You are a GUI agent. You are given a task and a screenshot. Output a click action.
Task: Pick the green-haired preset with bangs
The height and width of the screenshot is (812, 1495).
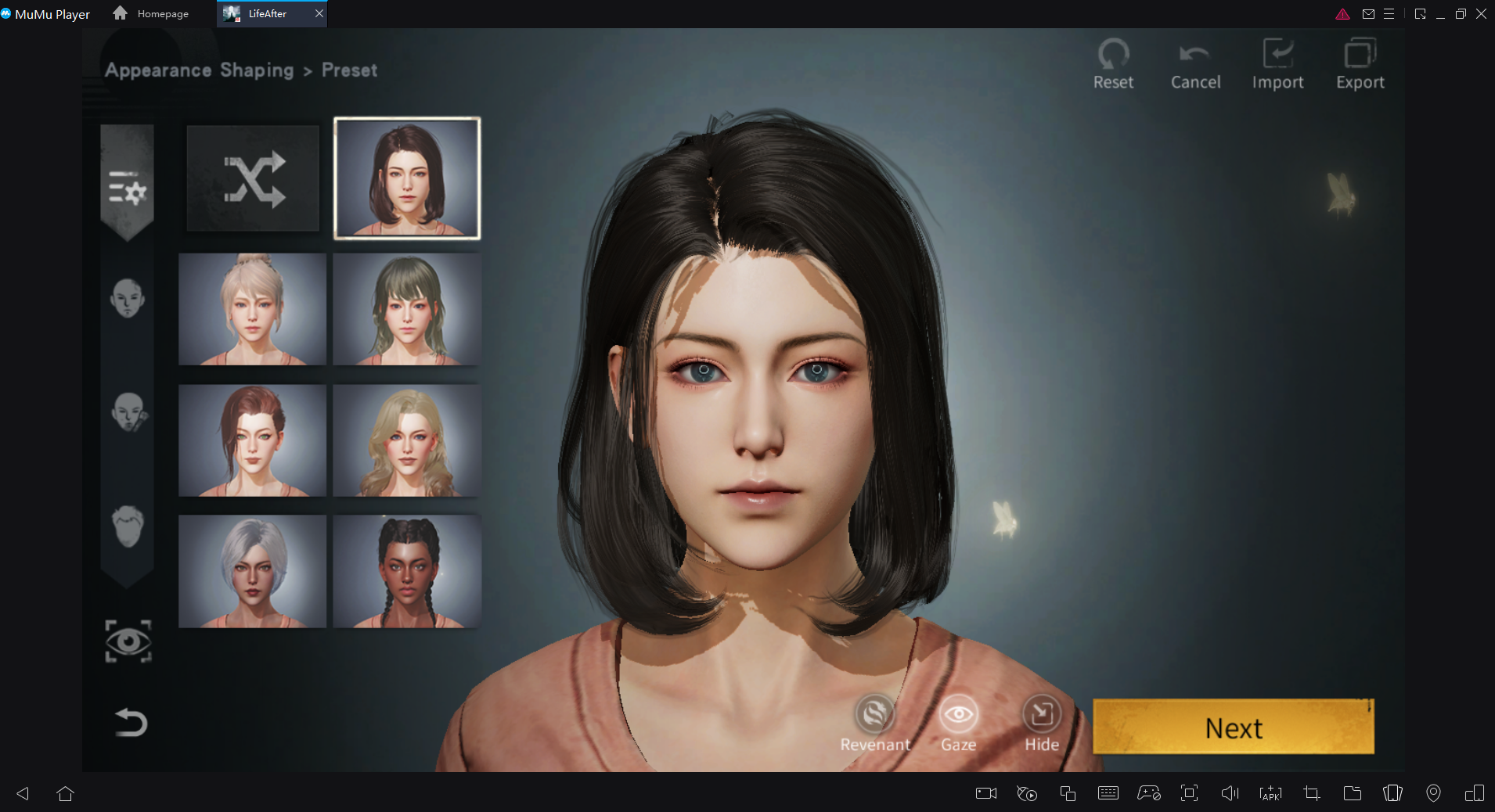[407, 309]
